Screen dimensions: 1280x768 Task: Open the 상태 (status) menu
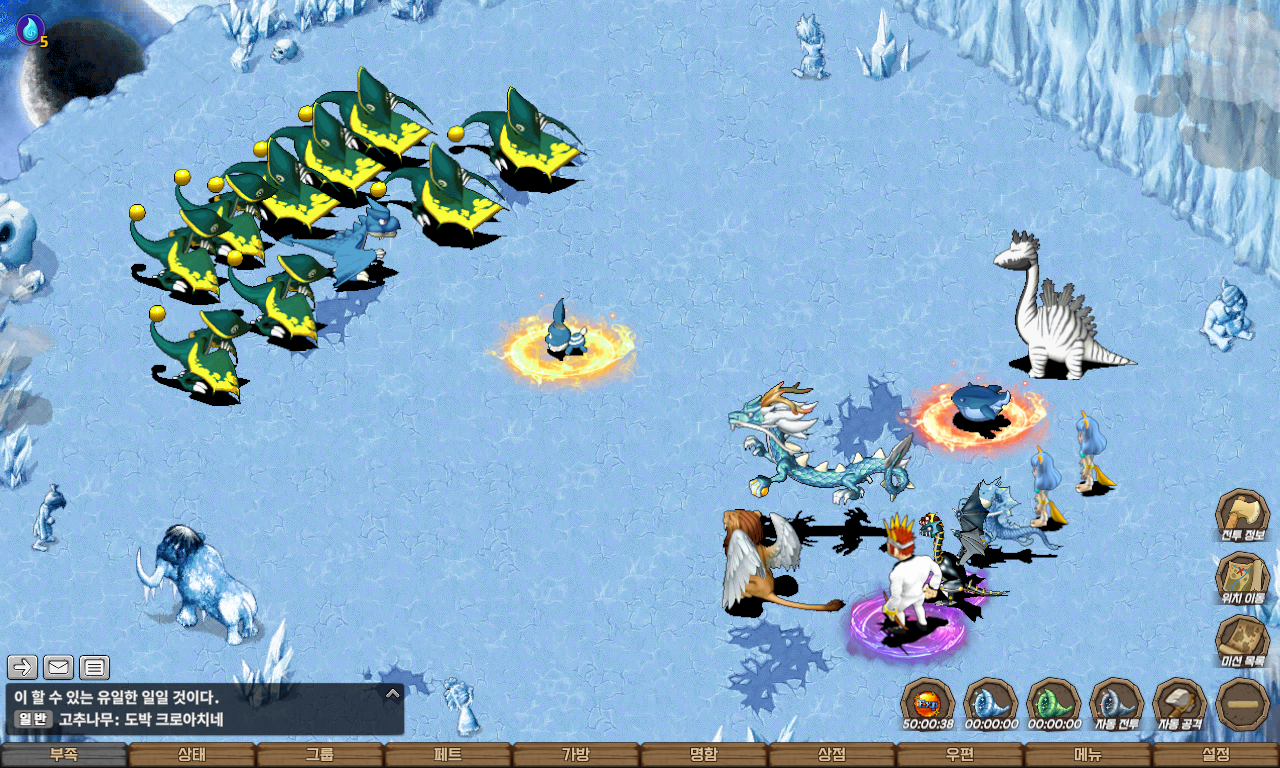click(x=192, y=755)
